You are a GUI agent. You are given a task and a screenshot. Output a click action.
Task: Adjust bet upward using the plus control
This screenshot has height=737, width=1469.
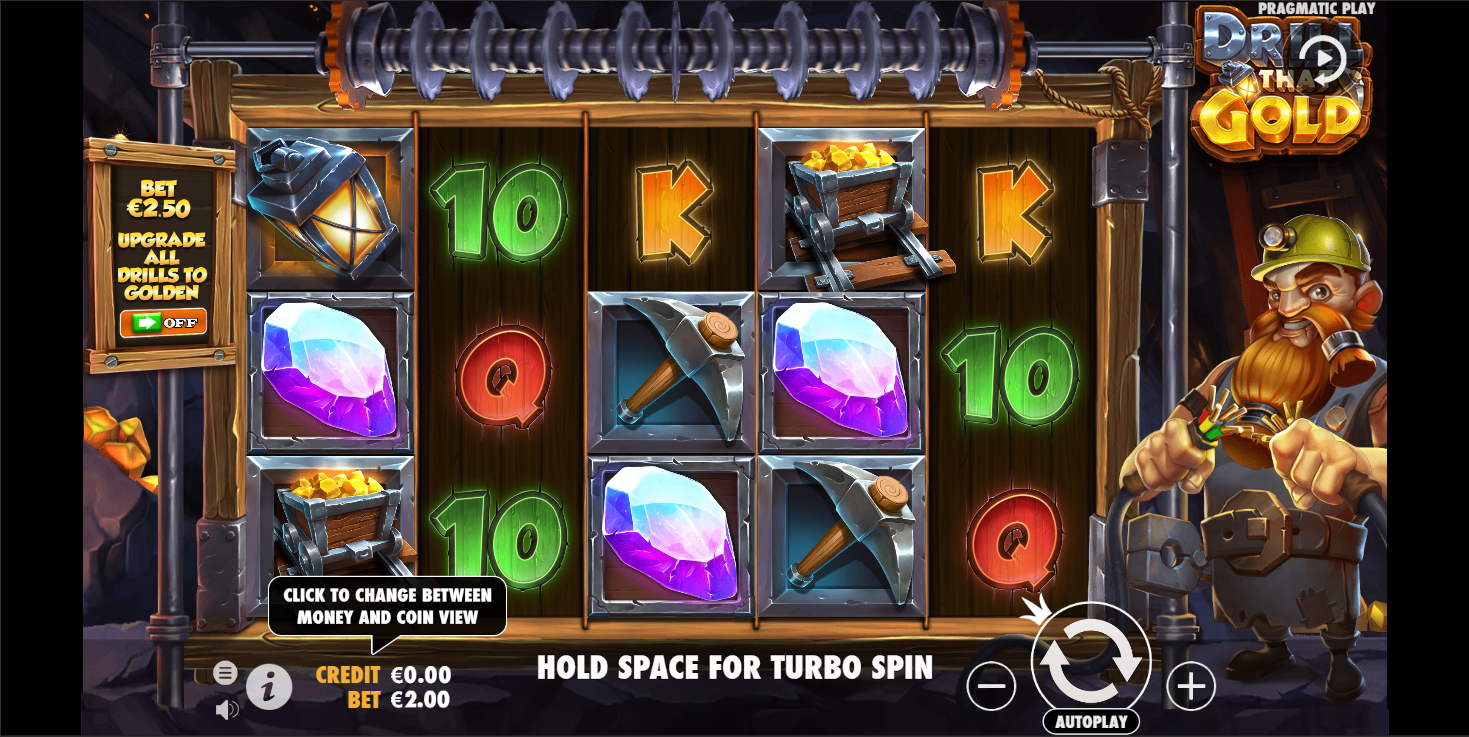(x=1189, y=685)
